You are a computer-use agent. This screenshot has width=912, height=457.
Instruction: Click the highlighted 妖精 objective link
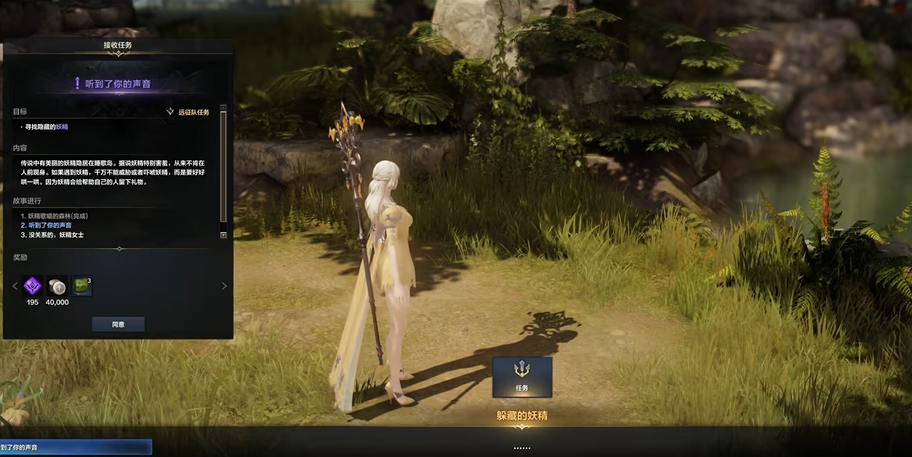pos(62,127)
